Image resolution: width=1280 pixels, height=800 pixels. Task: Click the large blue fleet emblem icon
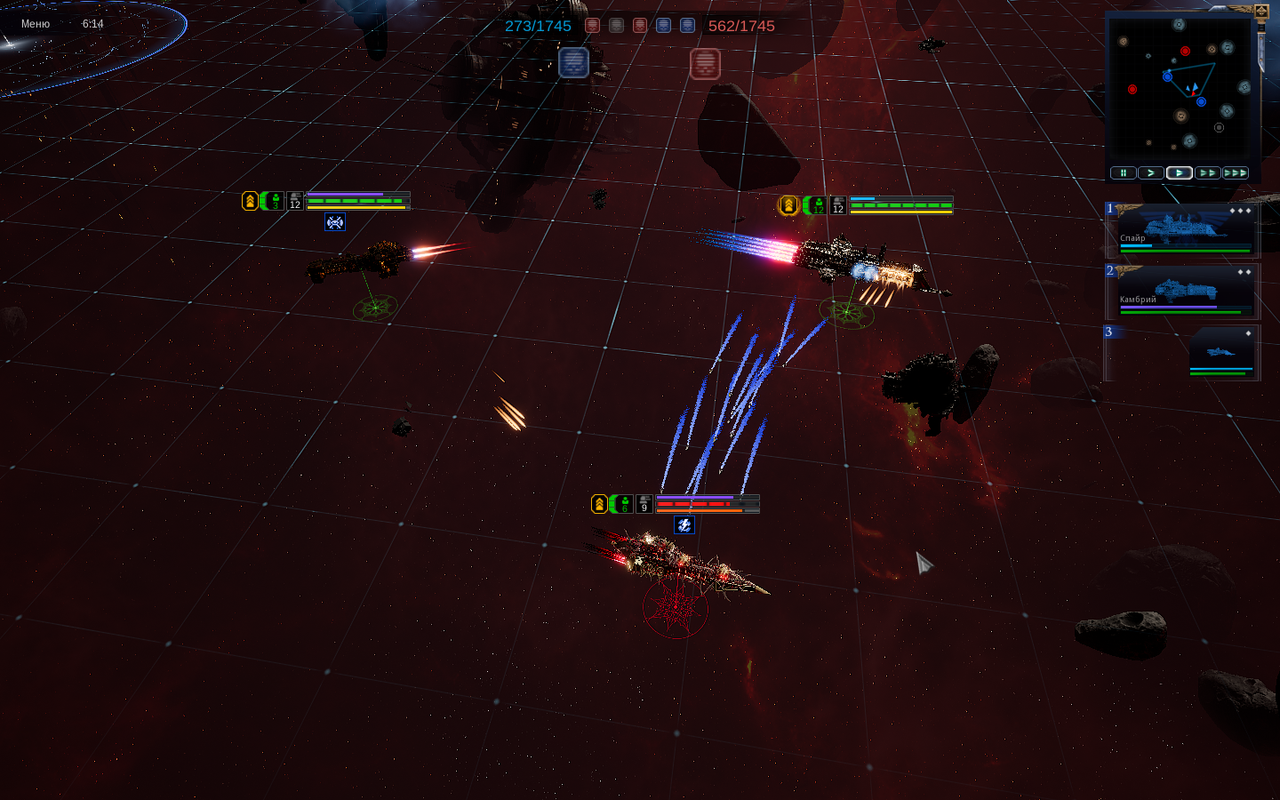click(x=573, y=63)
